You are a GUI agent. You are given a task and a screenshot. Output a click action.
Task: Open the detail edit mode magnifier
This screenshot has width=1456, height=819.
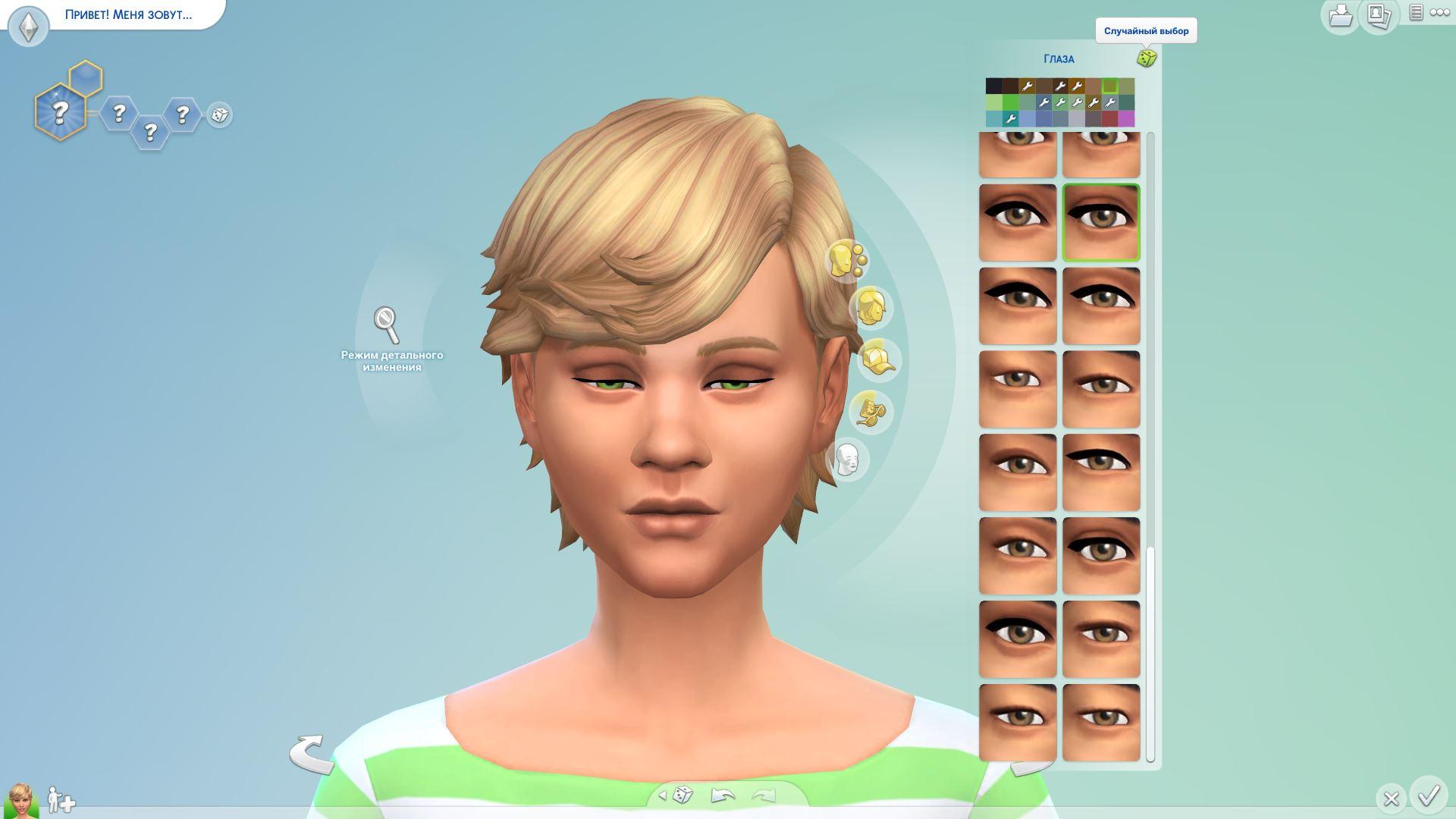tap(387, 325)
